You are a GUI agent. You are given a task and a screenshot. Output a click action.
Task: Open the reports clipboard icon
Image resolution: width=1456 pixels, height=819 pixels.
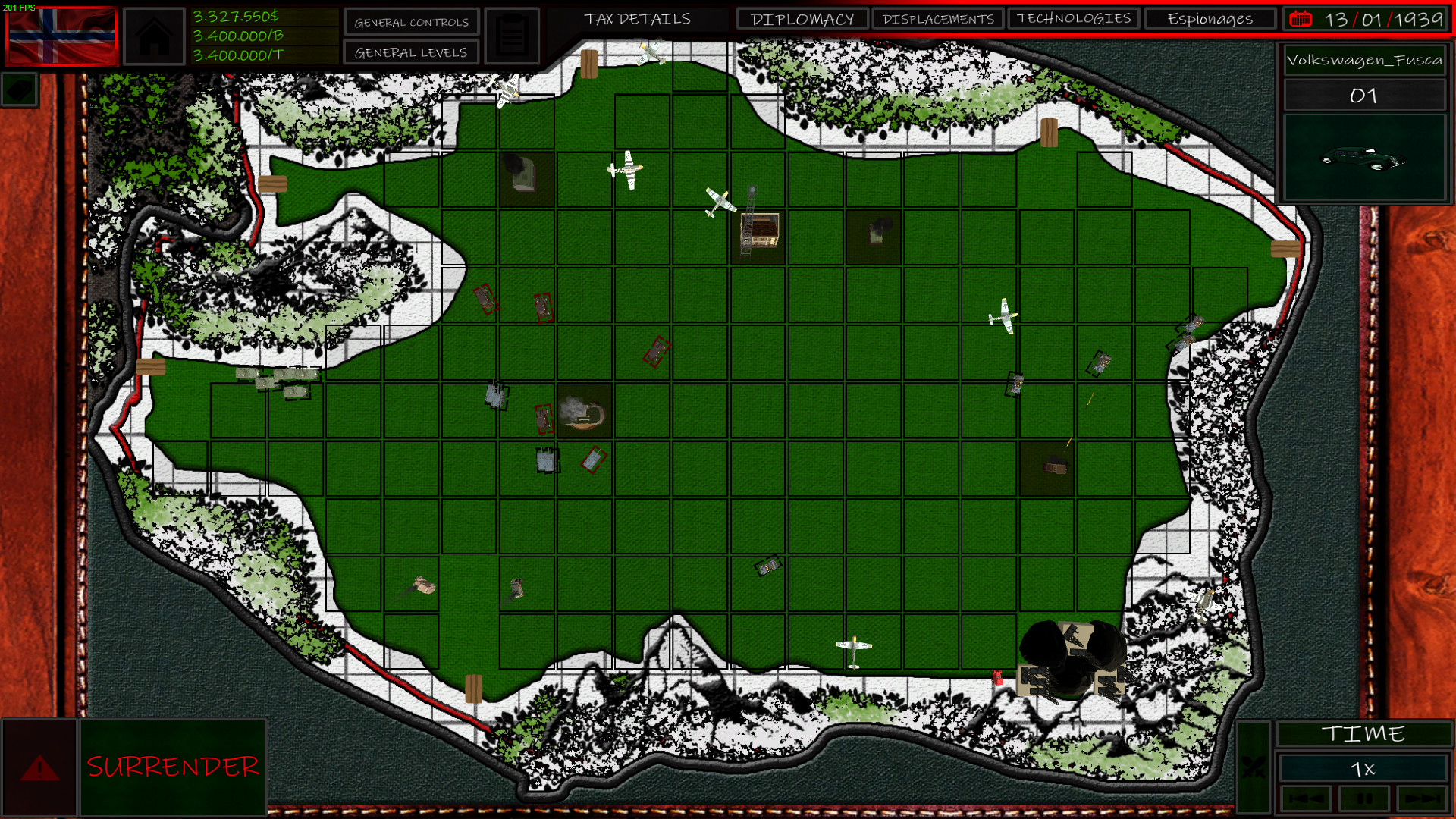tap(513, 35)
